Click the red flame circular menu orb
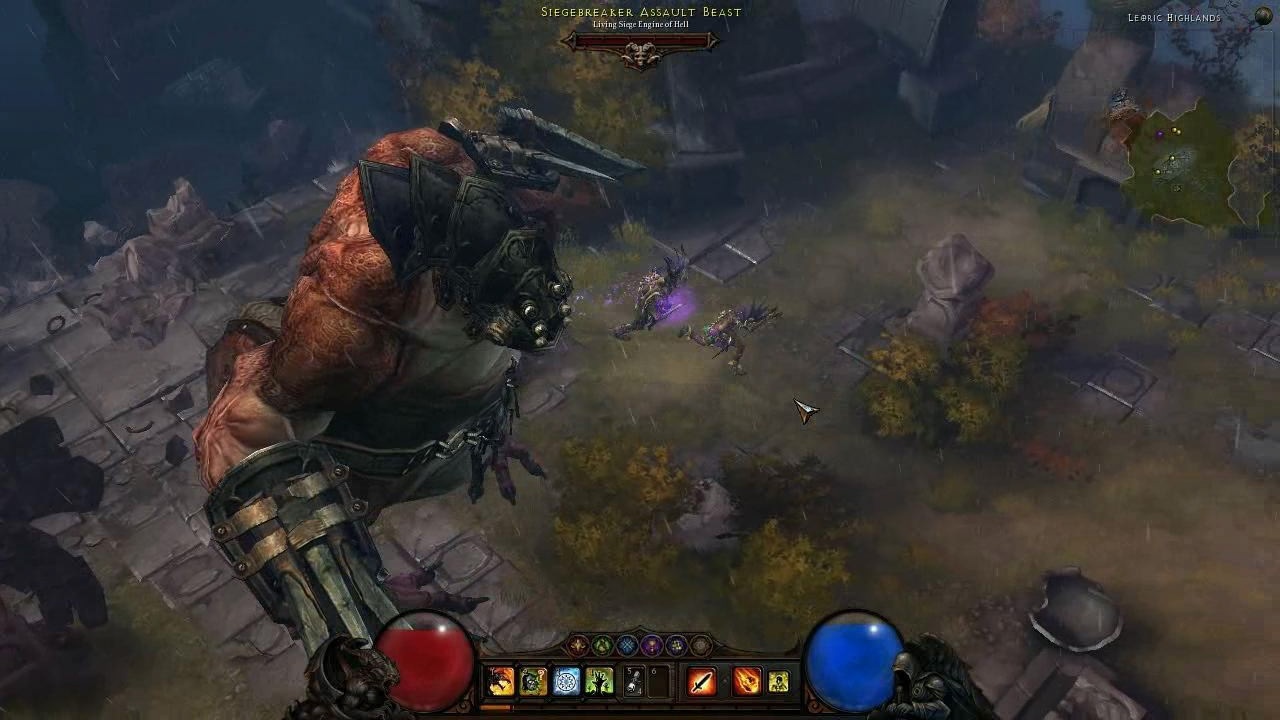Image resolution: width=1280 pixels, height=720 pixels. pyautogui.click(x=579, y=645)
